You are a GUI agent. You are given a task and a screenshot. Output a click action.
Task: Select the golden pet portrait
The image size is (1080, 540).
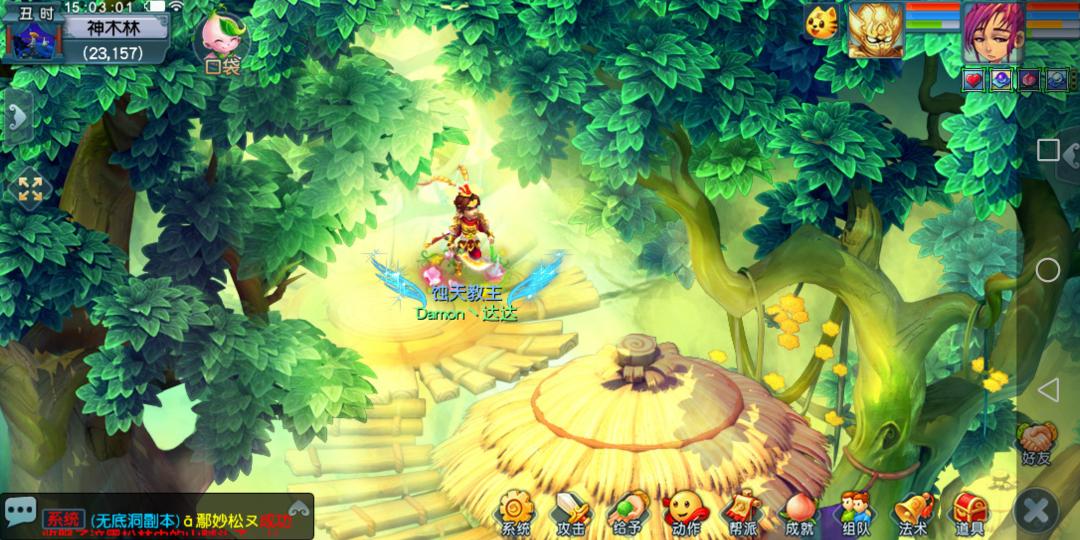click(x=875, y=30)
